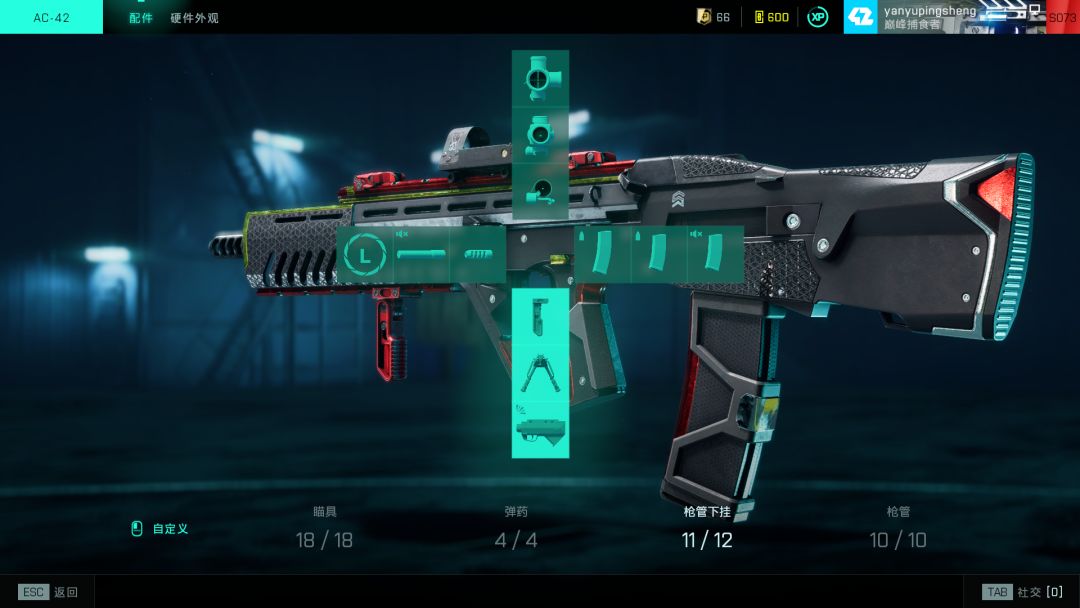Select the 枪管下挂 underbarrel category
This screenshot has height=608, width=1080.
click(707, 528)
